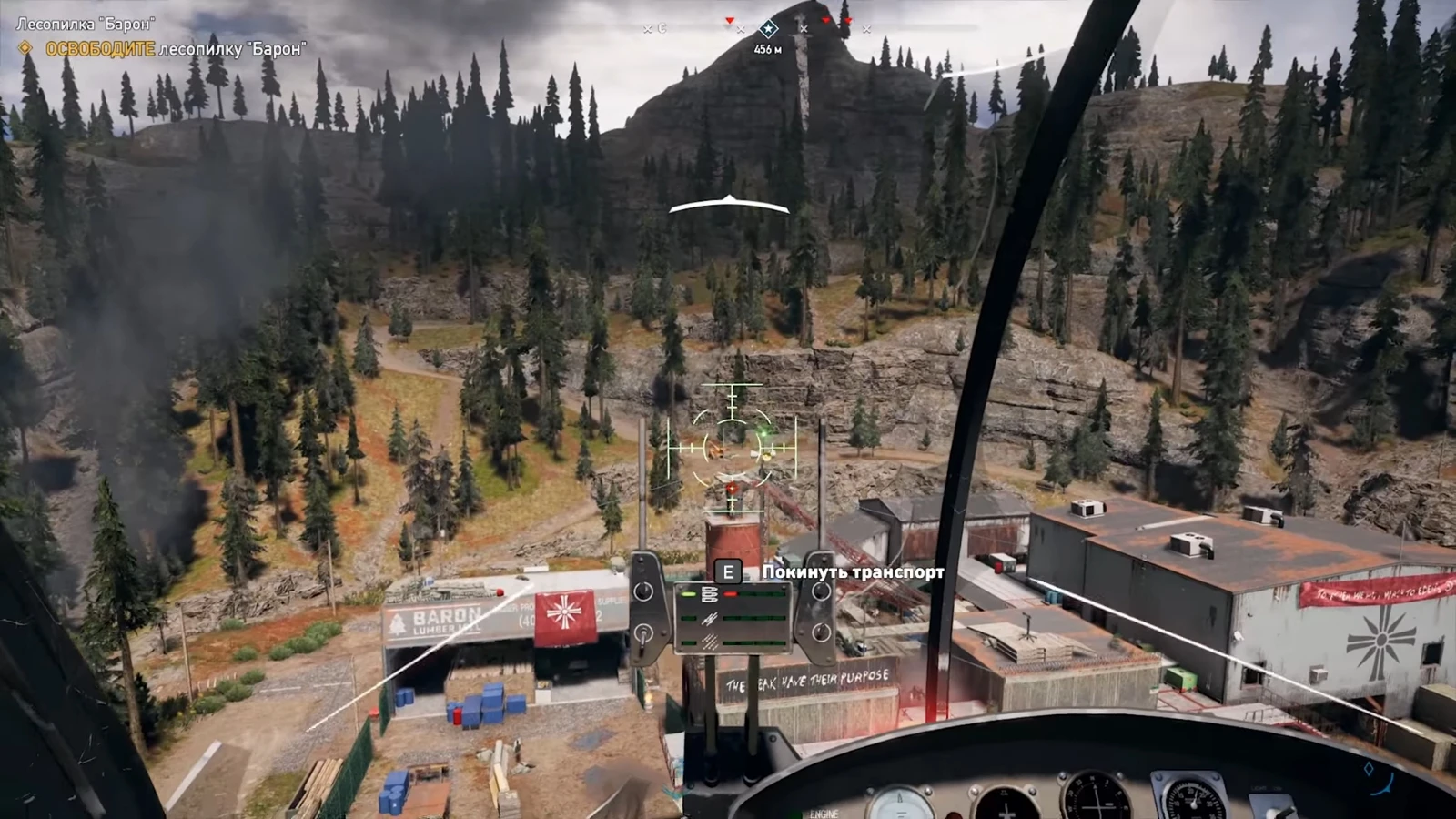Toggle the red warning light on the instrument panel
The image size is (1456, 819).
click(731, 594)
